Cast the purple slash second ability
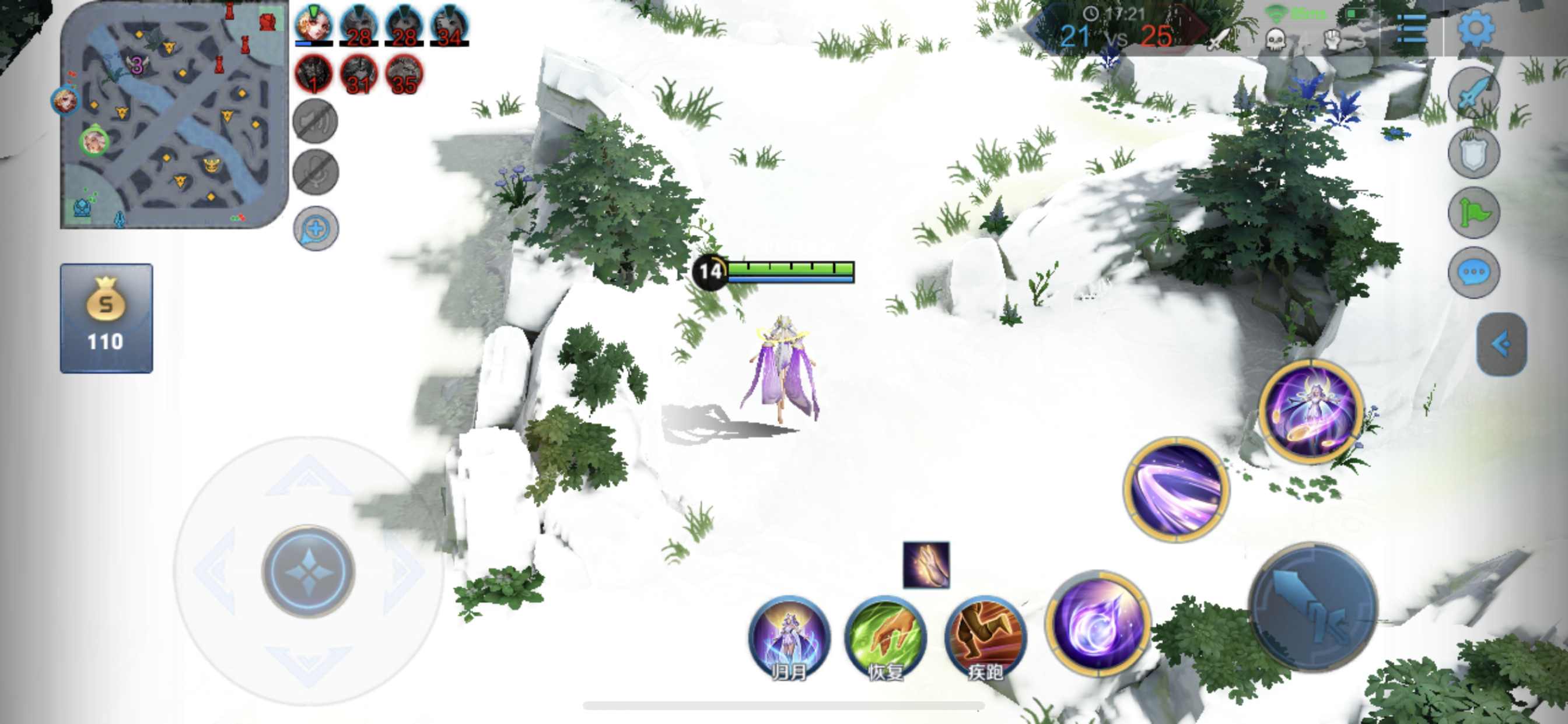The height and width of the screenshot is (724, 1568). 1176,488
